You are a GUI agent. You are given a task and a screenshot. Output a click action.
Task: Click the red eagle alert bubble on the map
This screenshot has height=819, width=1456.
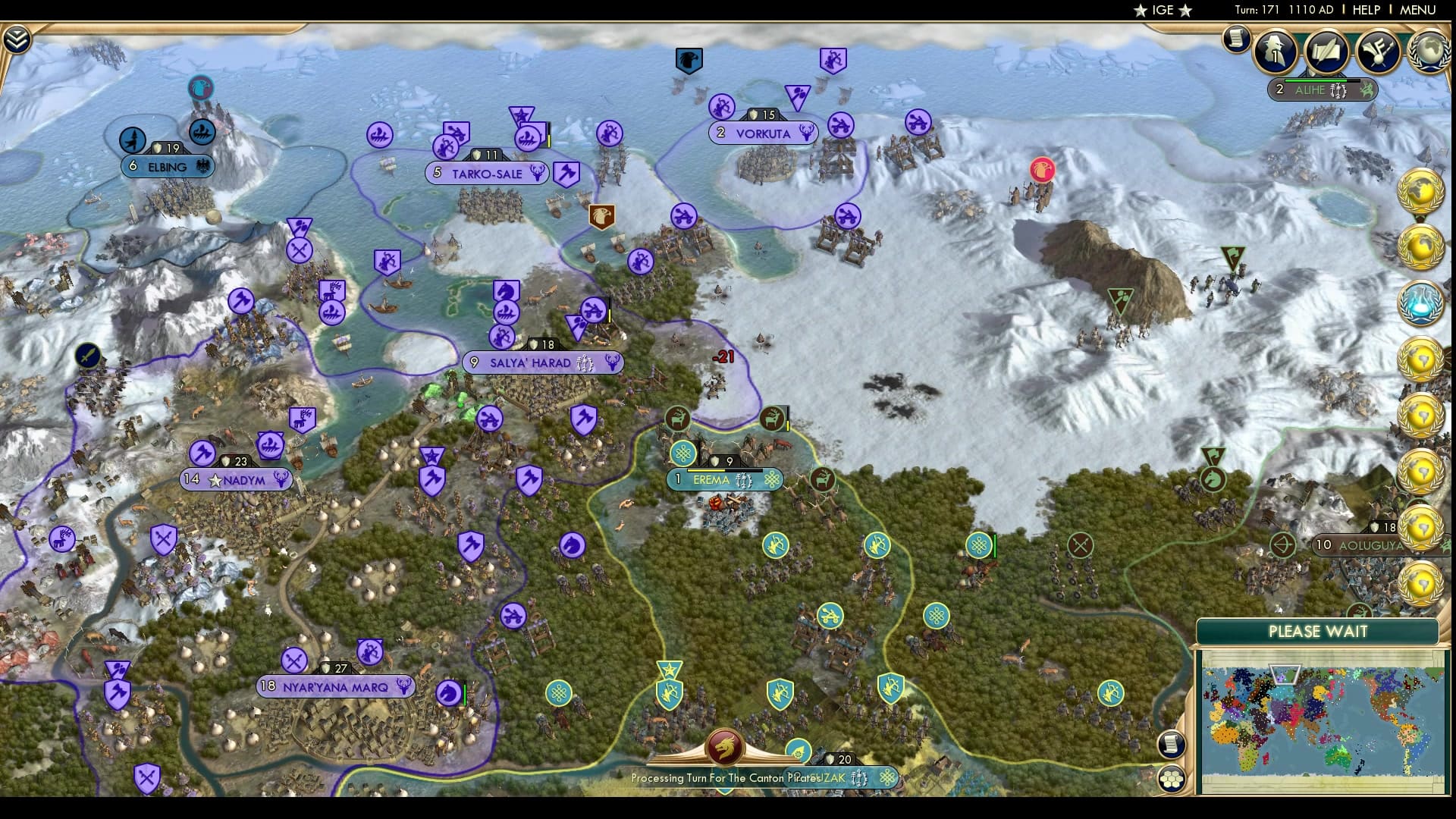[1042, 171]
